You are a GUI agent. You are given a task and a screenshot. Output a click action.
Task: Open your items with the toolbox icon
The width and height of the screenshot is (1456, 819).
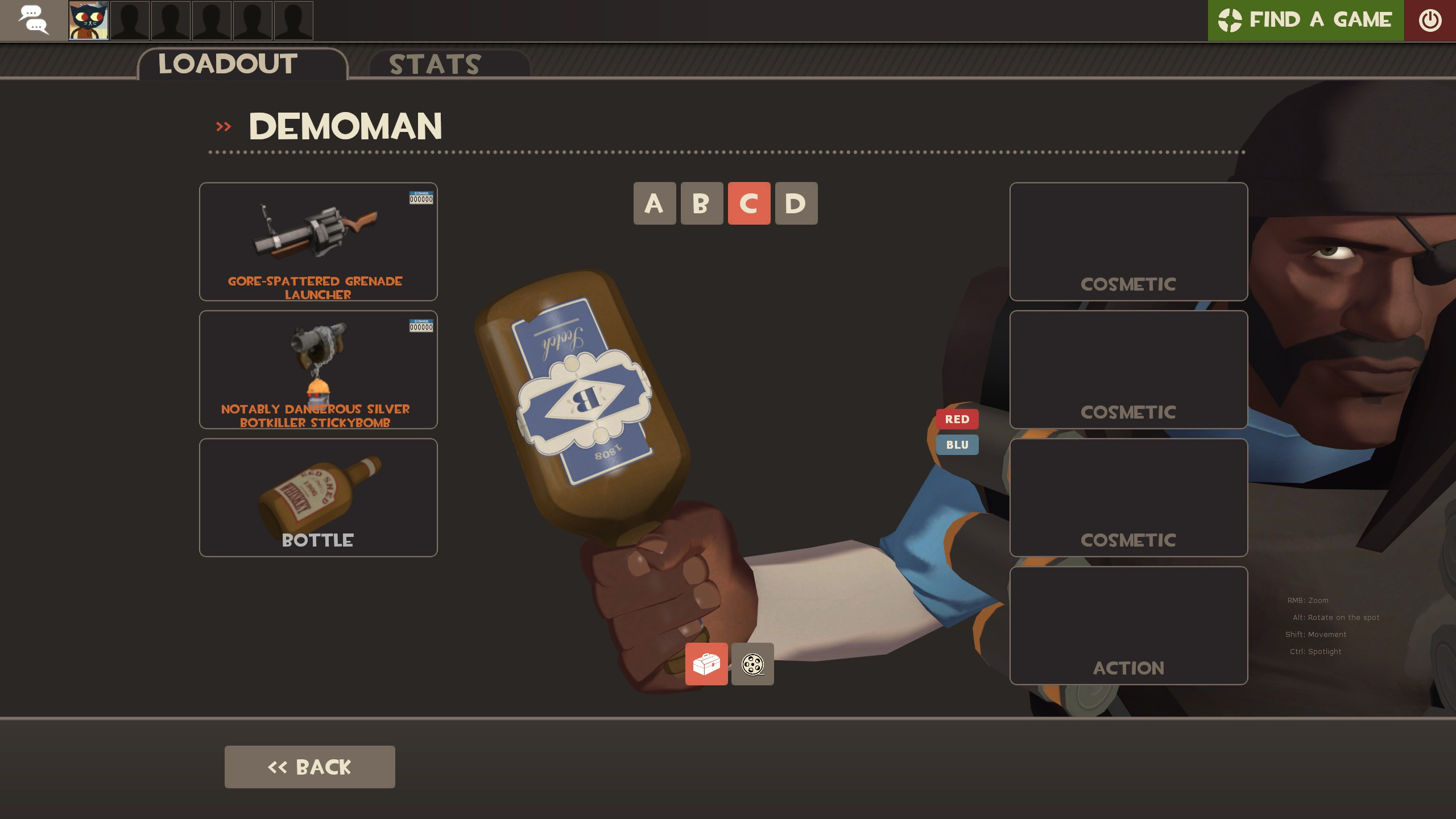click(x=706, y=664)
